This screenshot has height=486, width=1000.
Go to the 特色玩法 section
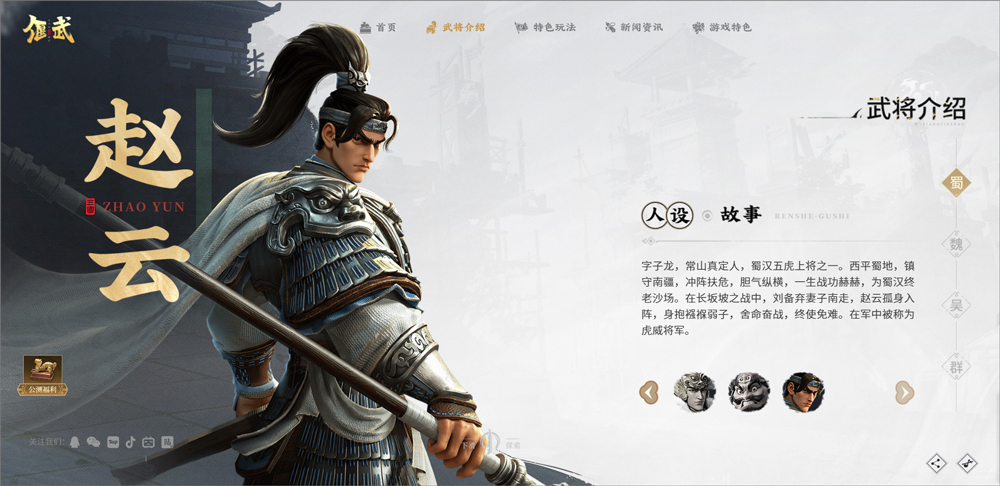[x=545, y=27]
